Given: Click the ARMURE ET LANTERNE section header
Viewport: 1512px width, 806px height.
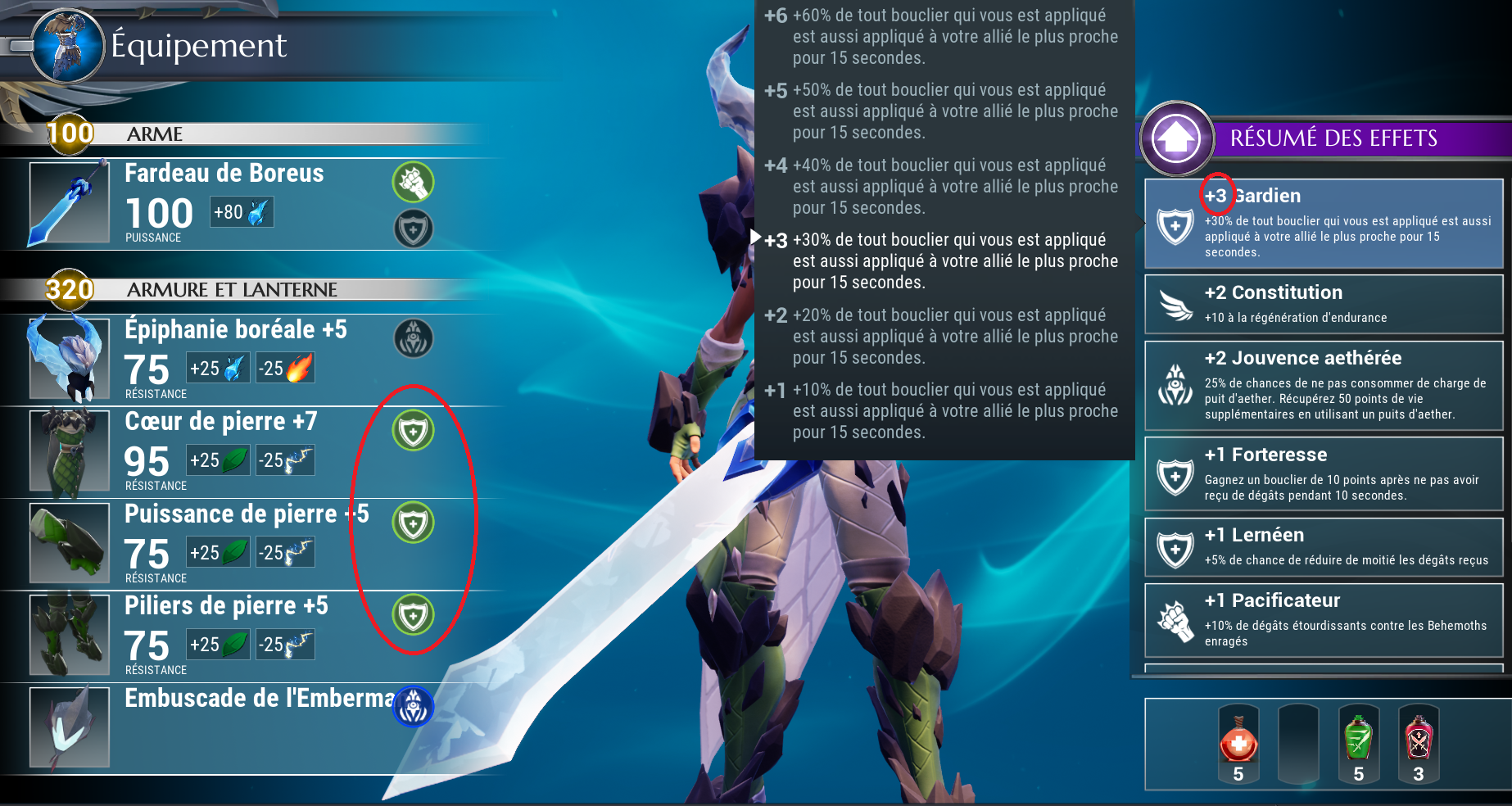Looking at the screenshot, I should [x=232, y=290].
